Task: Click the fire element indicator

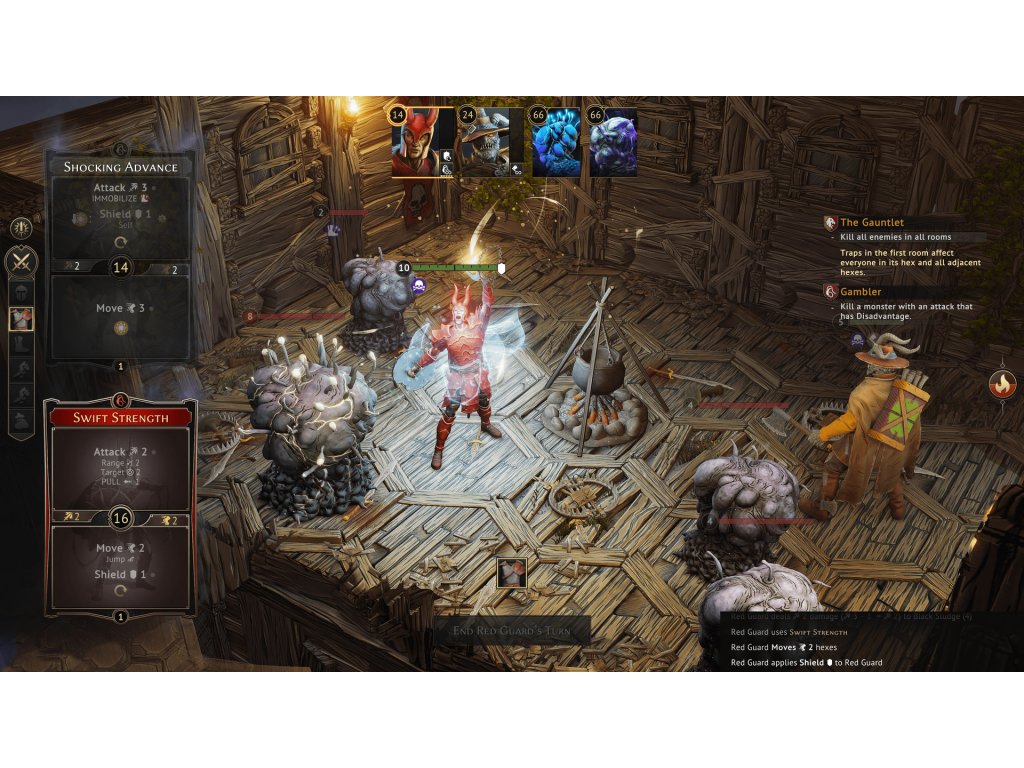Action: coord(1001,384)
